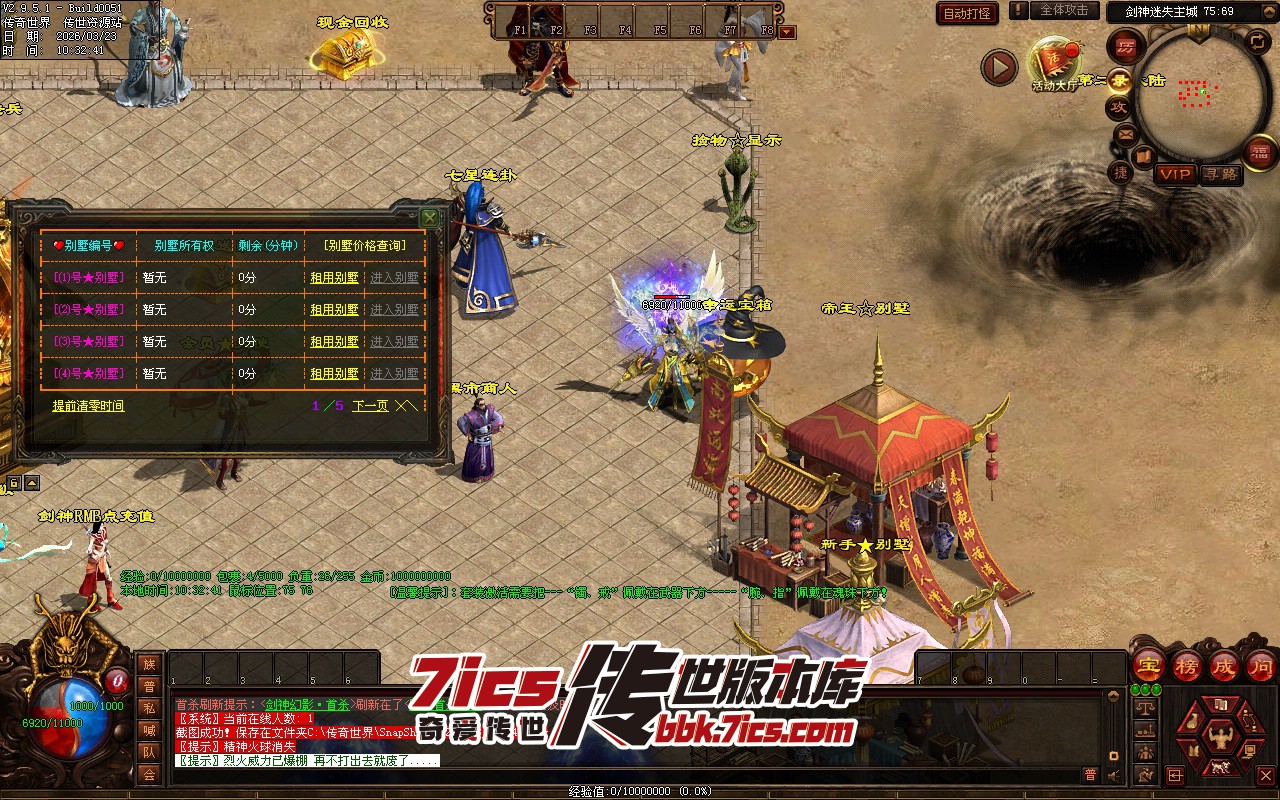Click the 提前清零时间 link
1280x800 pixels.
(88, 406)
